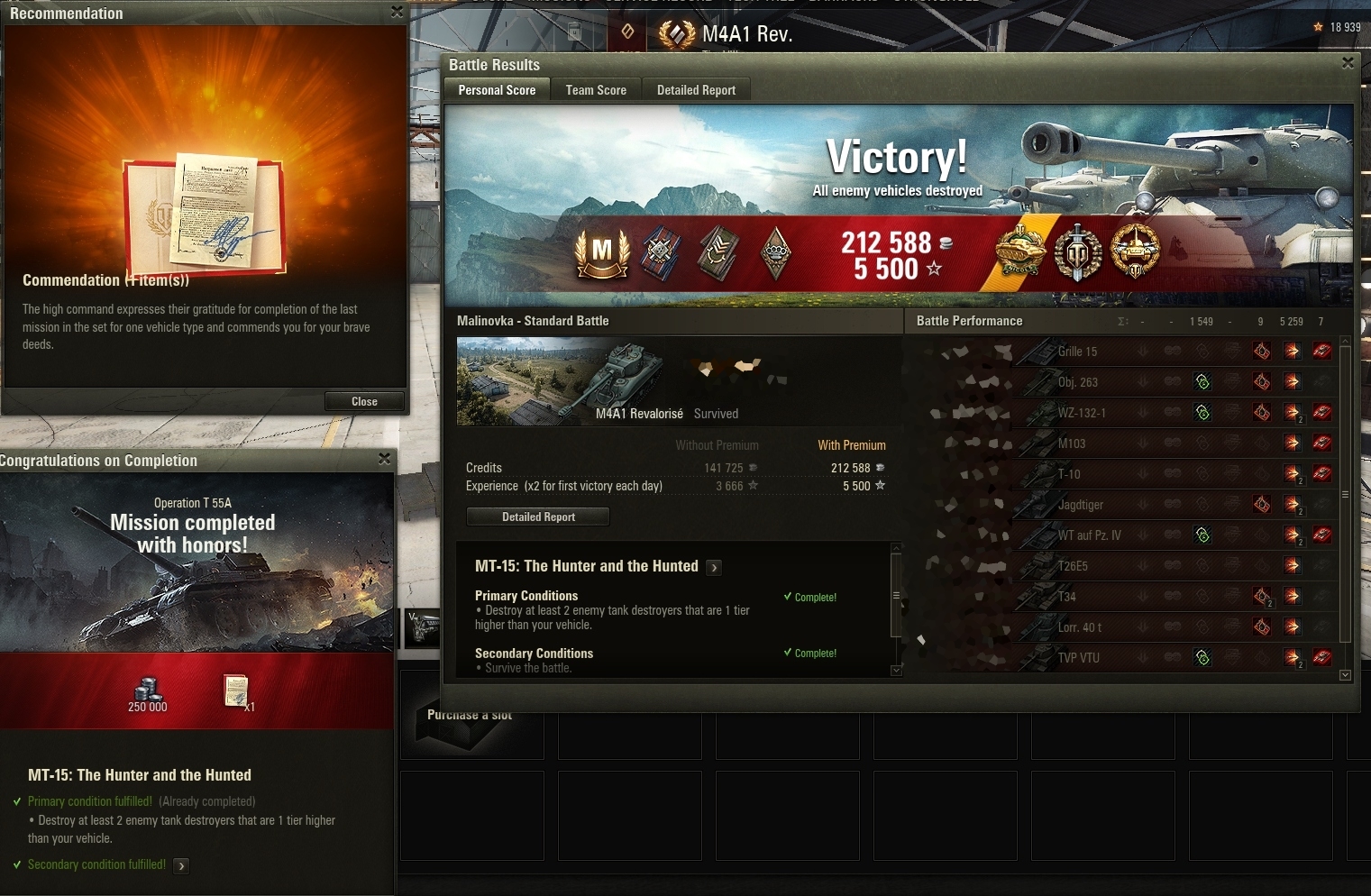Close the Recommendation popup with Close button
The image size is (1371, 896).
point(364,401)
